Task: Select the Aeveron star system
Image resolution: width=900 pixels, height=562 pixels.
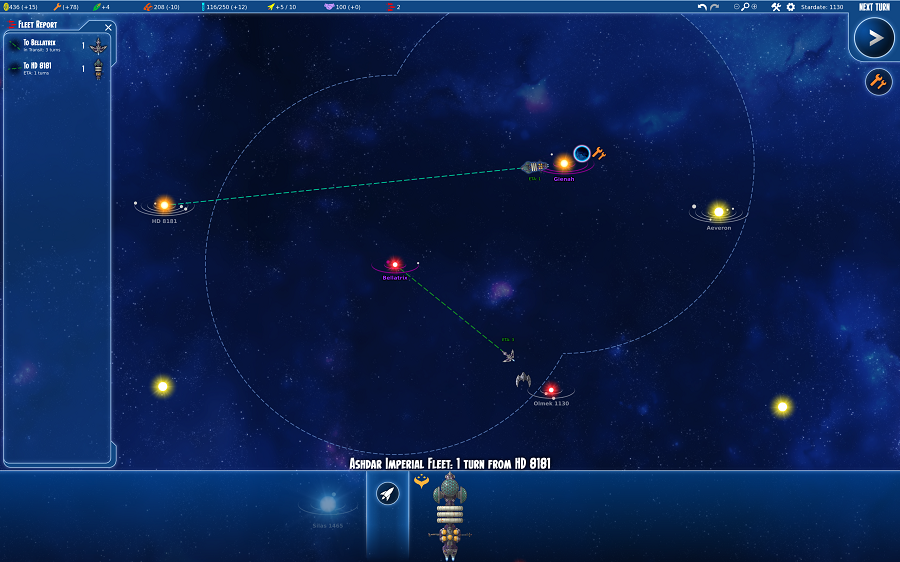Action: [x=718, y=212]
